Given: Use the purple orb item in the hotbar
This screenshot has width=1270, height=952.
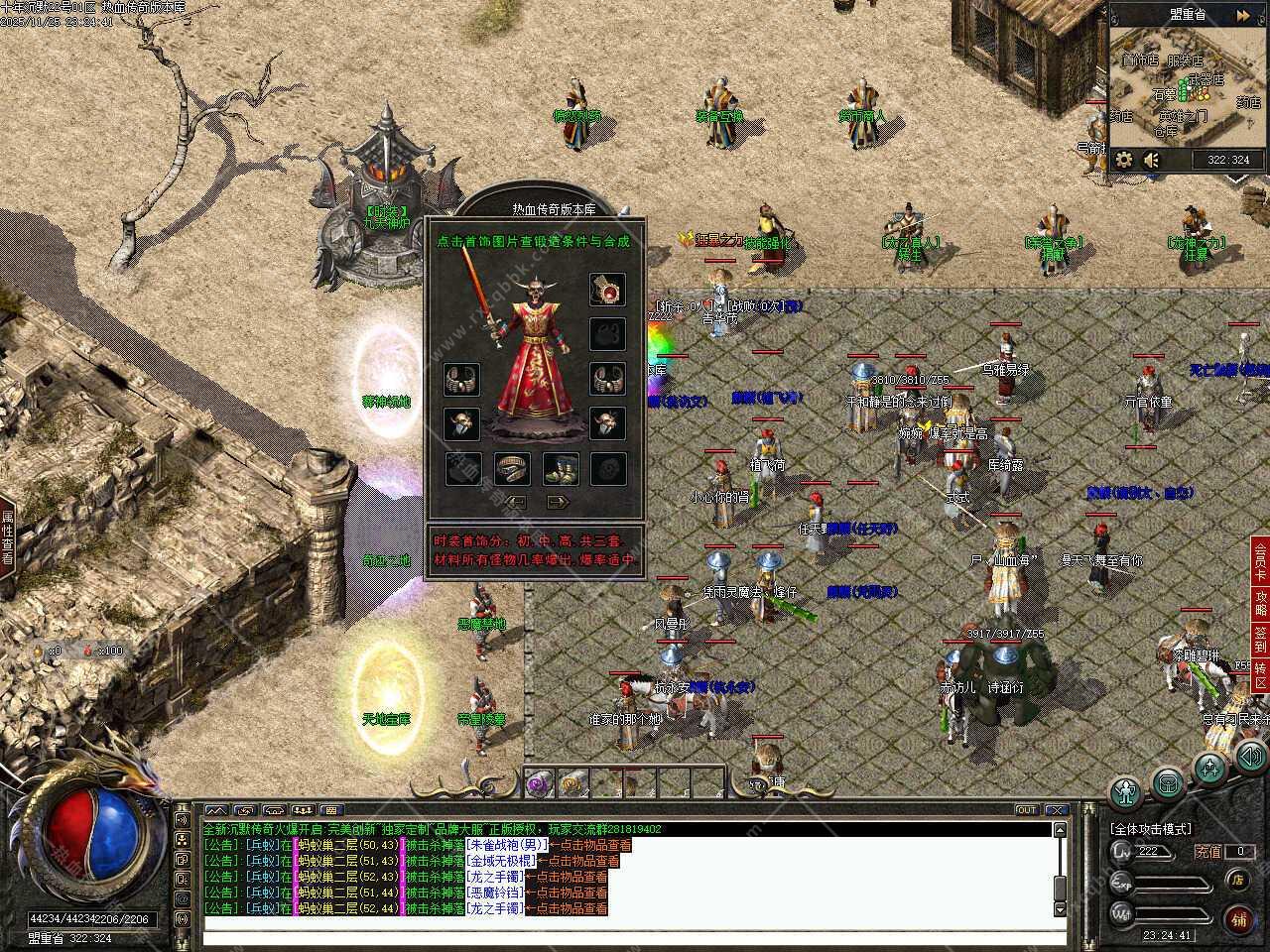Looking at the screenshot, I should point(539,782).
